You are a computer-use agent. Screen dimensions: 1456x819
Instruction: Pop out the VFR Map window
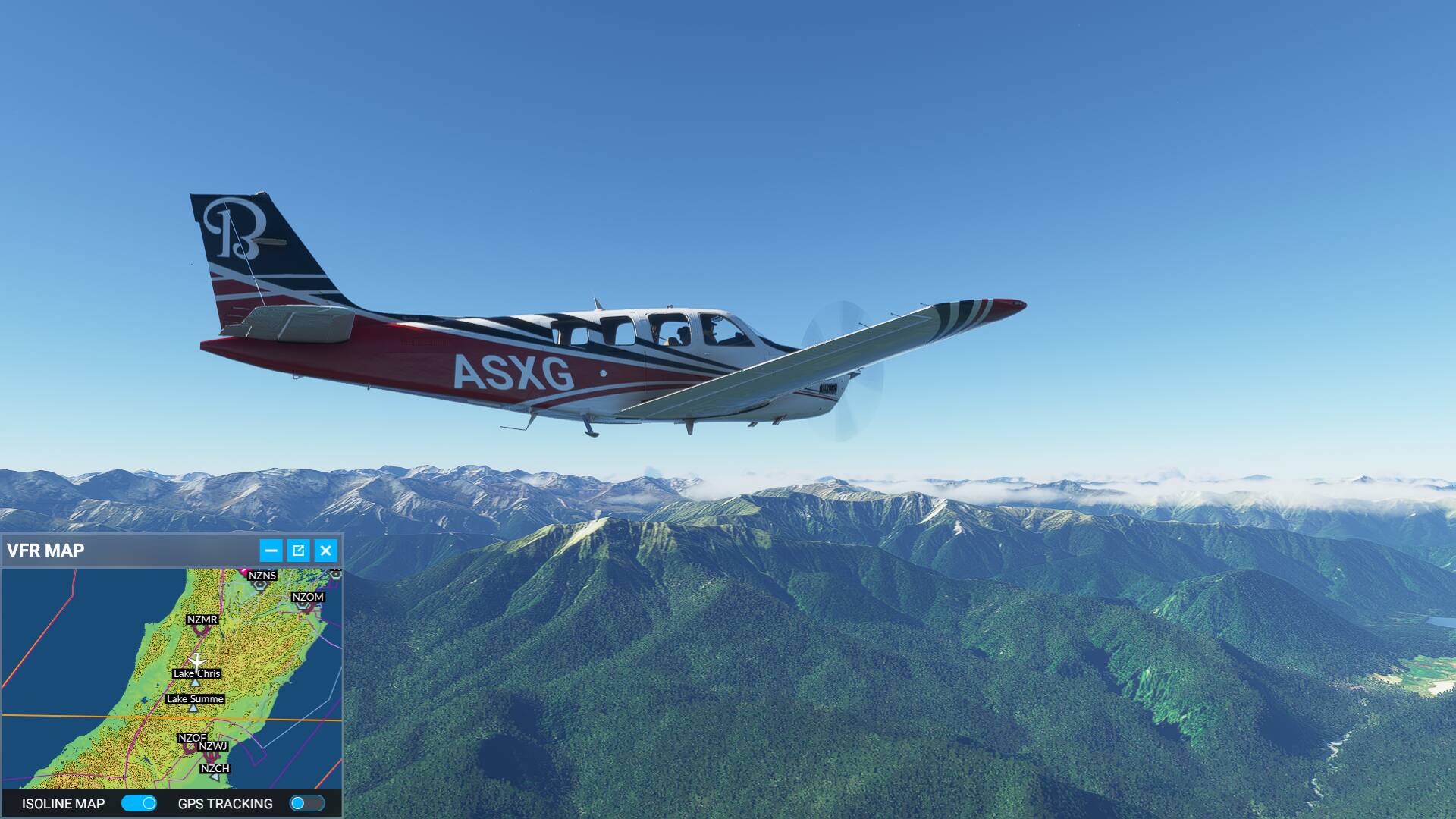point(298,551)
